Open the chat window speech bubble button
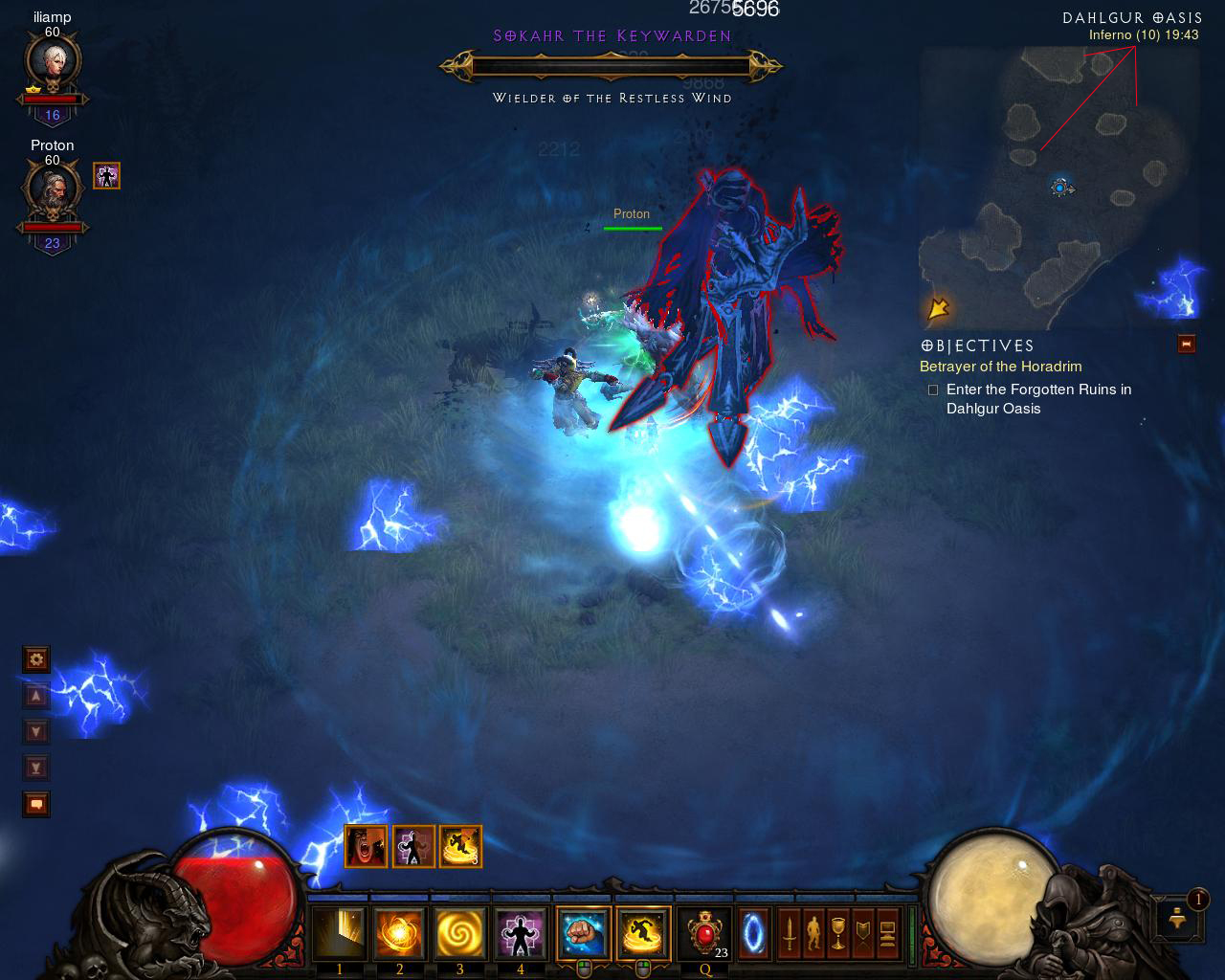 click(x=36, y=804)
